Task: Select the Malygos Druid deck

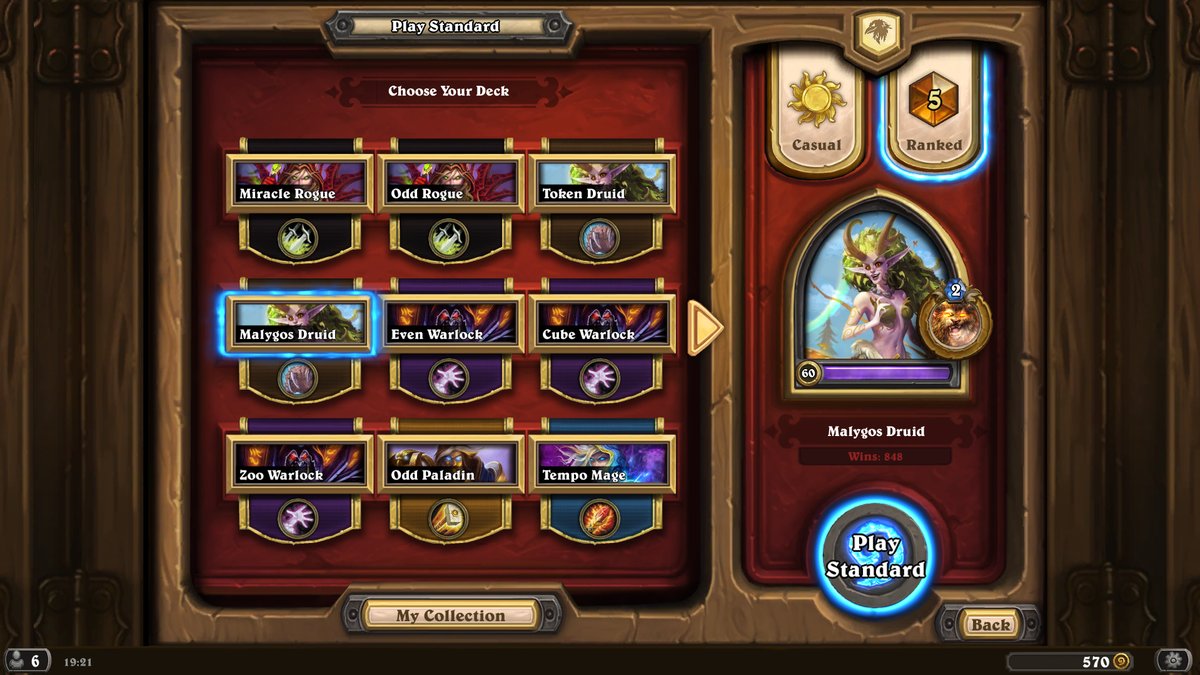Action: coord(299,324)
